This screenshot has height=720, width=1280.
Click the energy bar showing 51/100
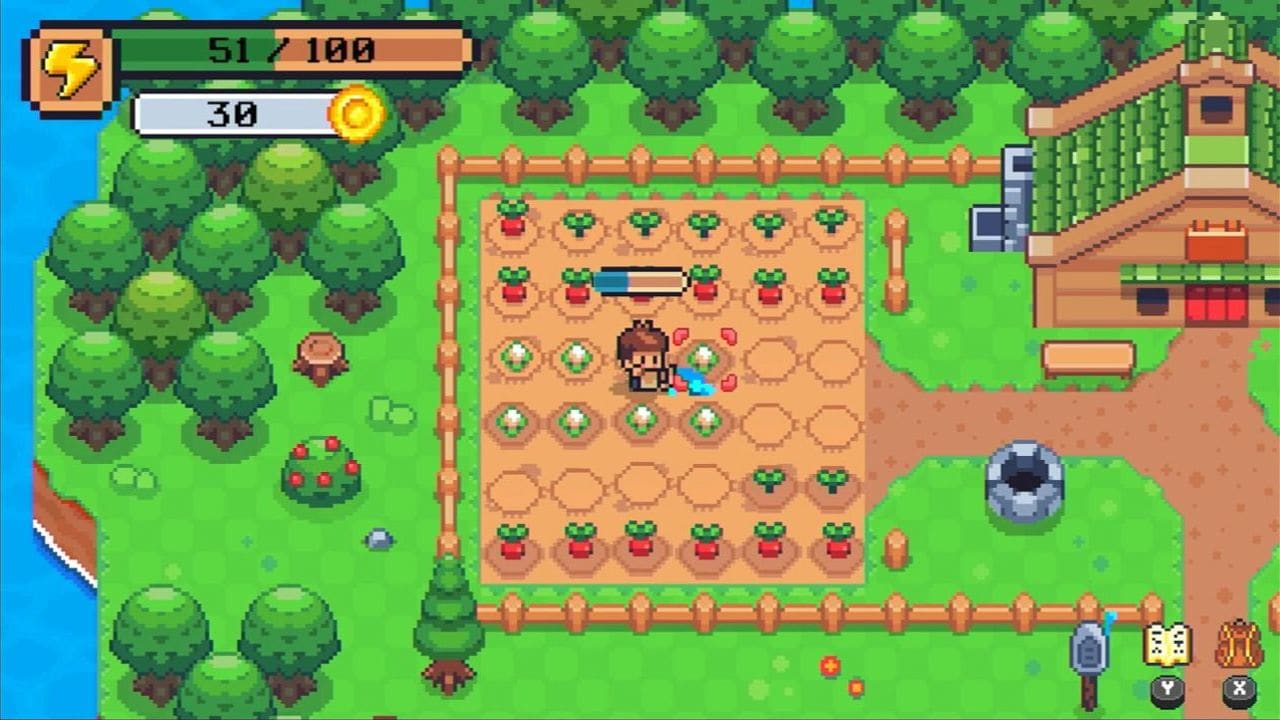(x=290, y=48)
